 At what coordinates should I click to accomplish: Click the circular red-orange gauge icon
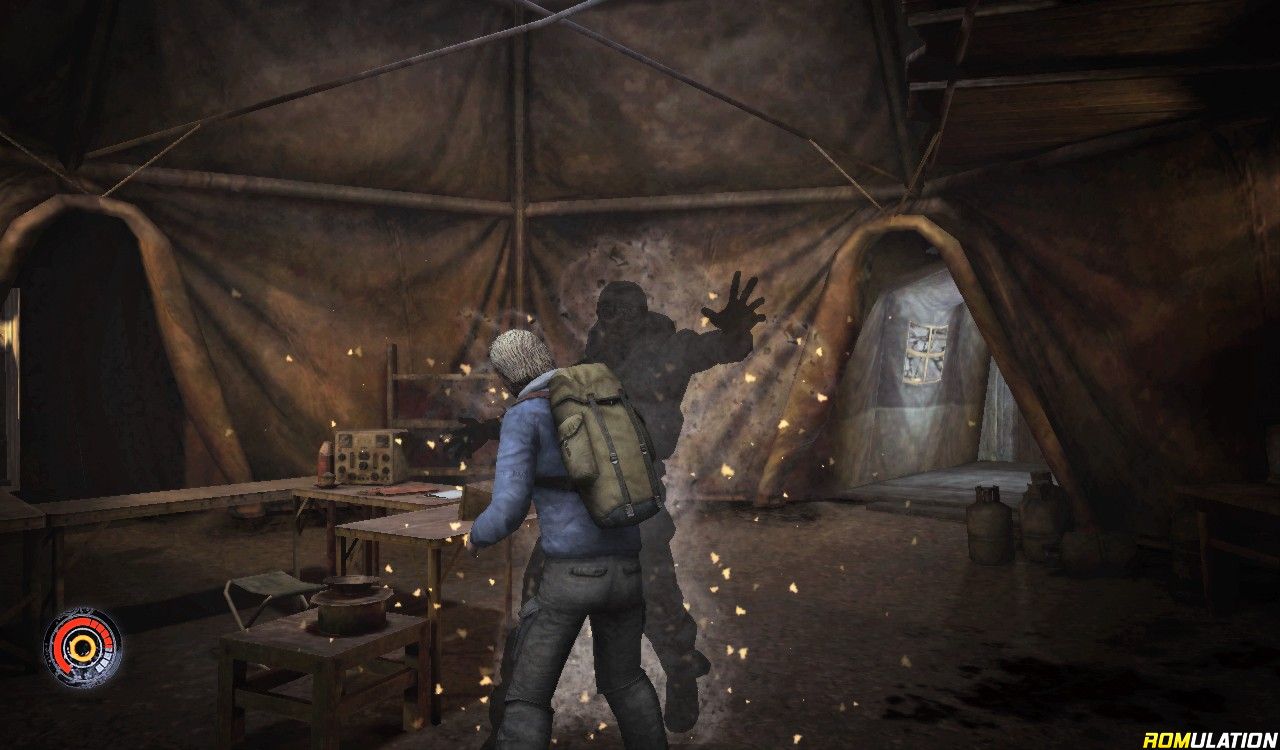(x=82, y=648)
